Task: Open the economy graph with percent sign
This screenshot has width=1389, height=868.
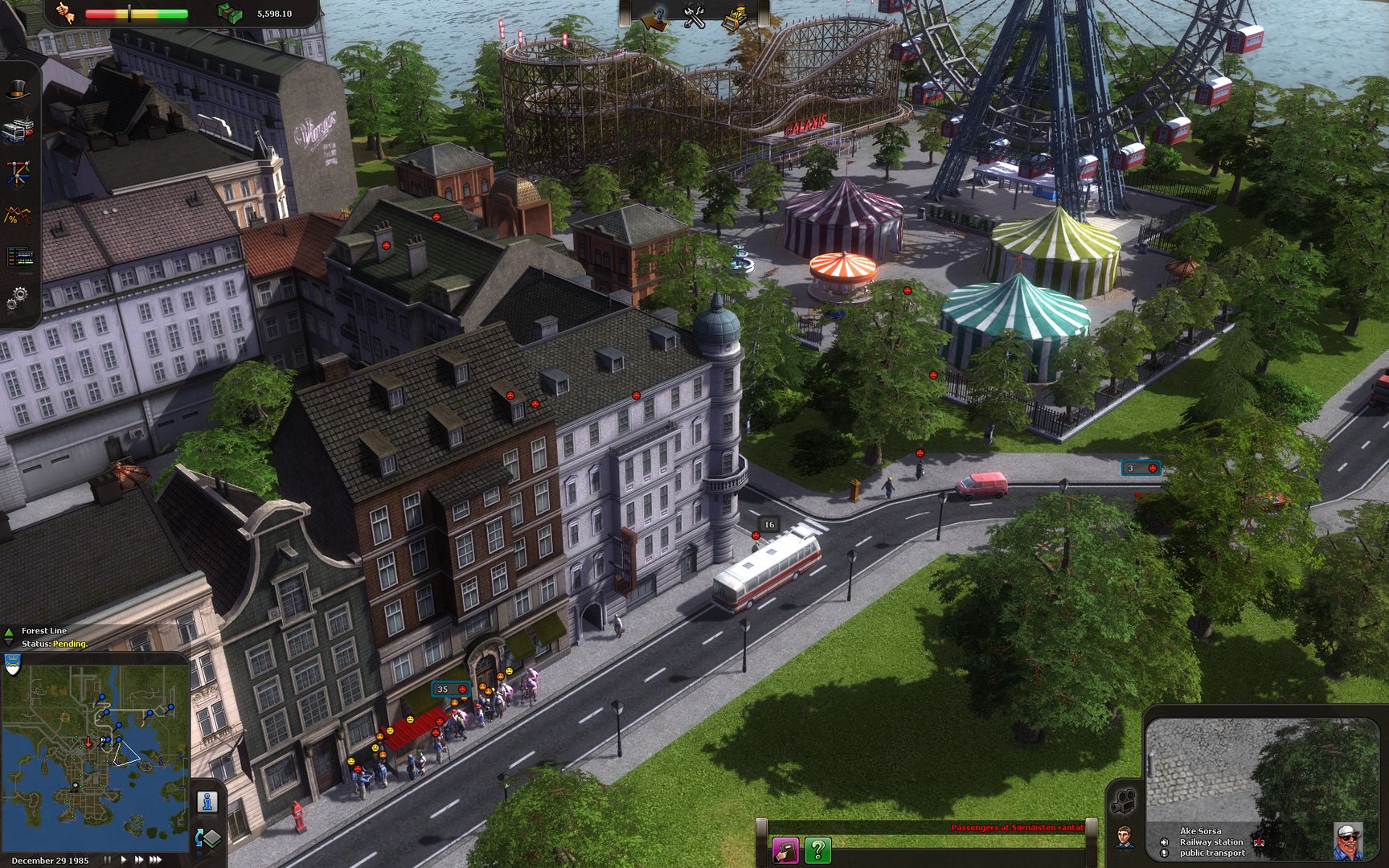Action: (x=17, y=215)
